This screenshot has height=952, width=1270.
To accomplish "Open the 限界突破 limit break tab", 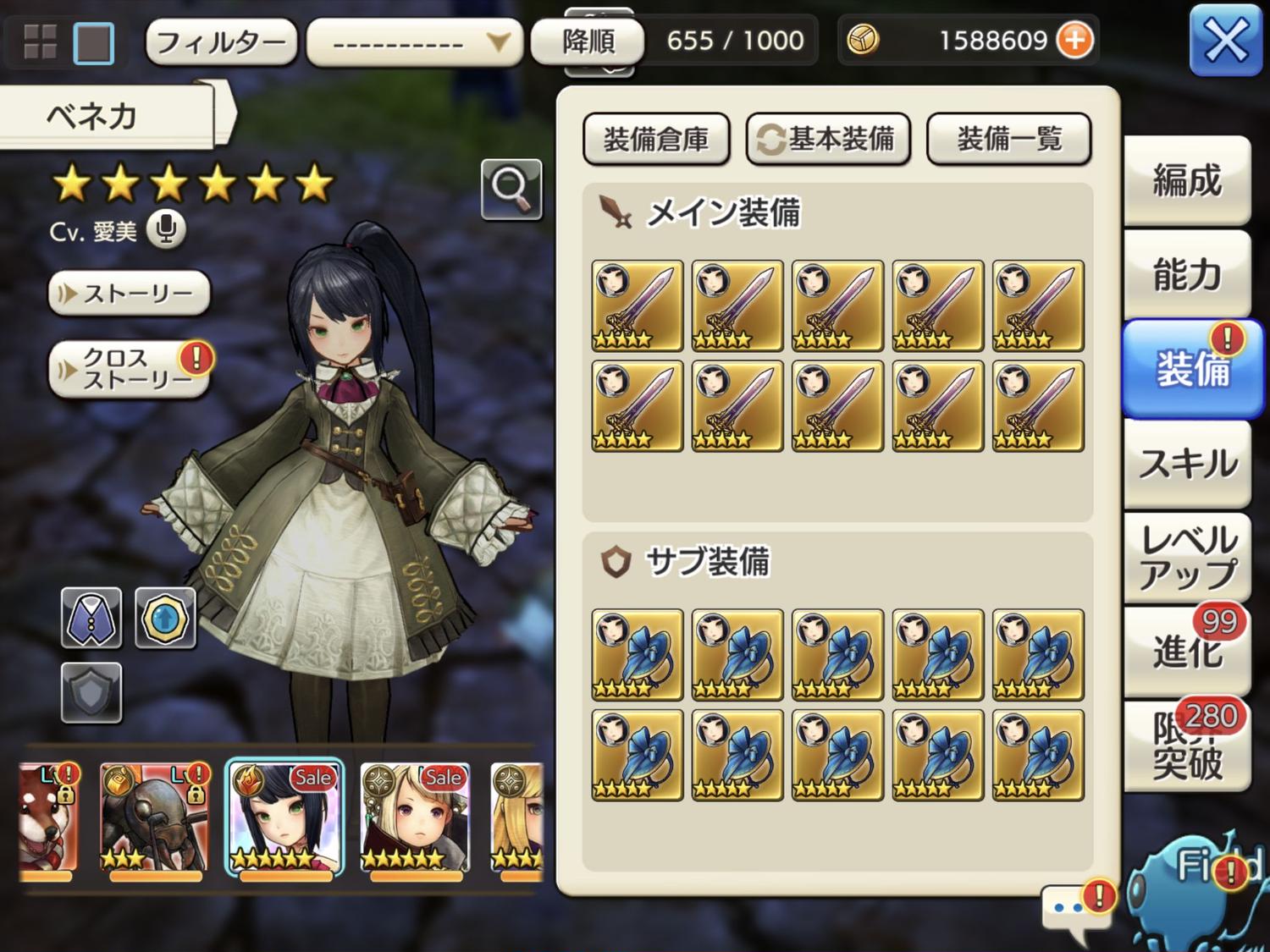I will coord(1187,746).
